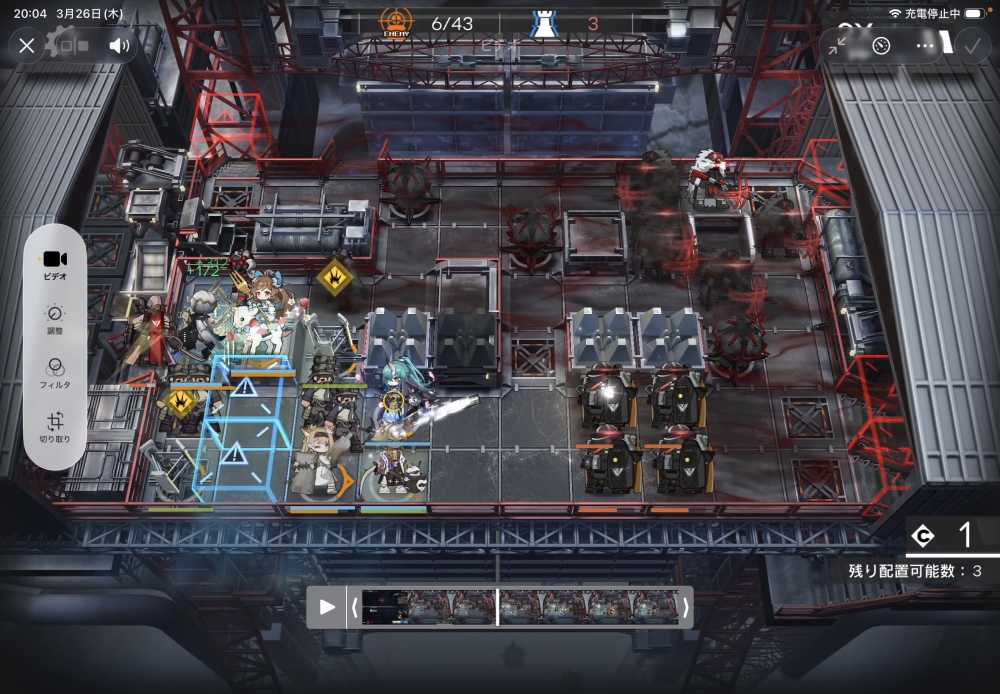Open the 調整 adjustment tools
Image resolution: width=1000 pixels, height=694 pixels.
click(x=55, y=319)
